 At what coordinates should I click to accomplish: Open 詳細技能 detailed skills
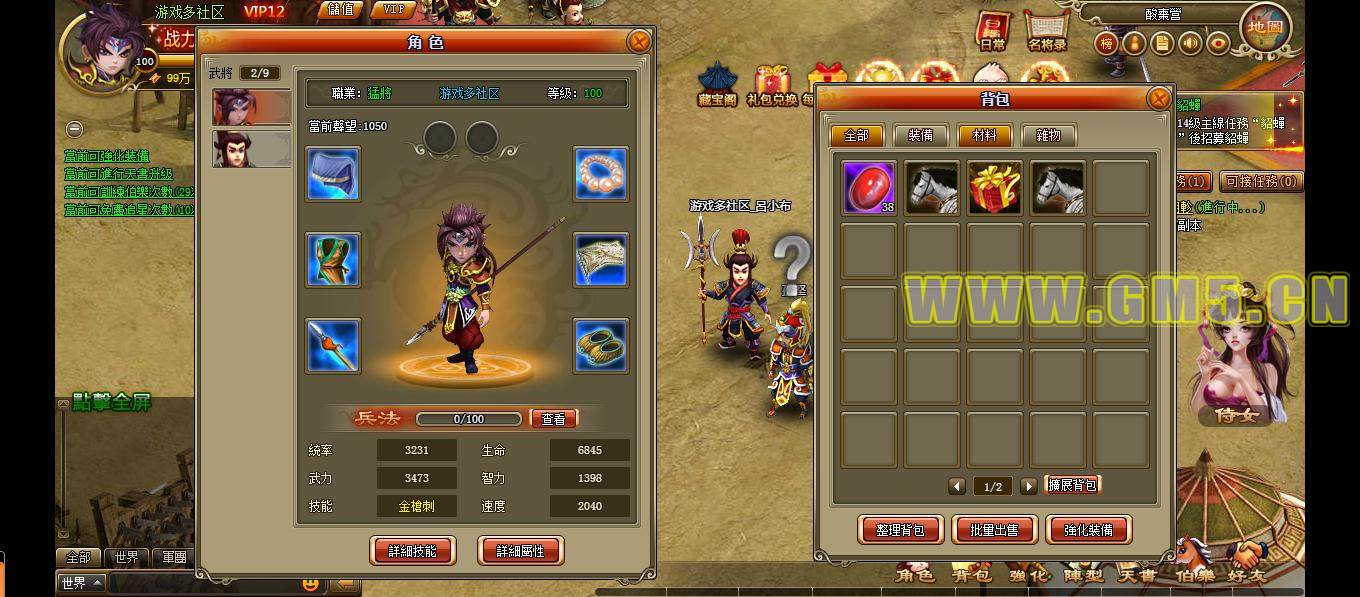tap(412, 550)
